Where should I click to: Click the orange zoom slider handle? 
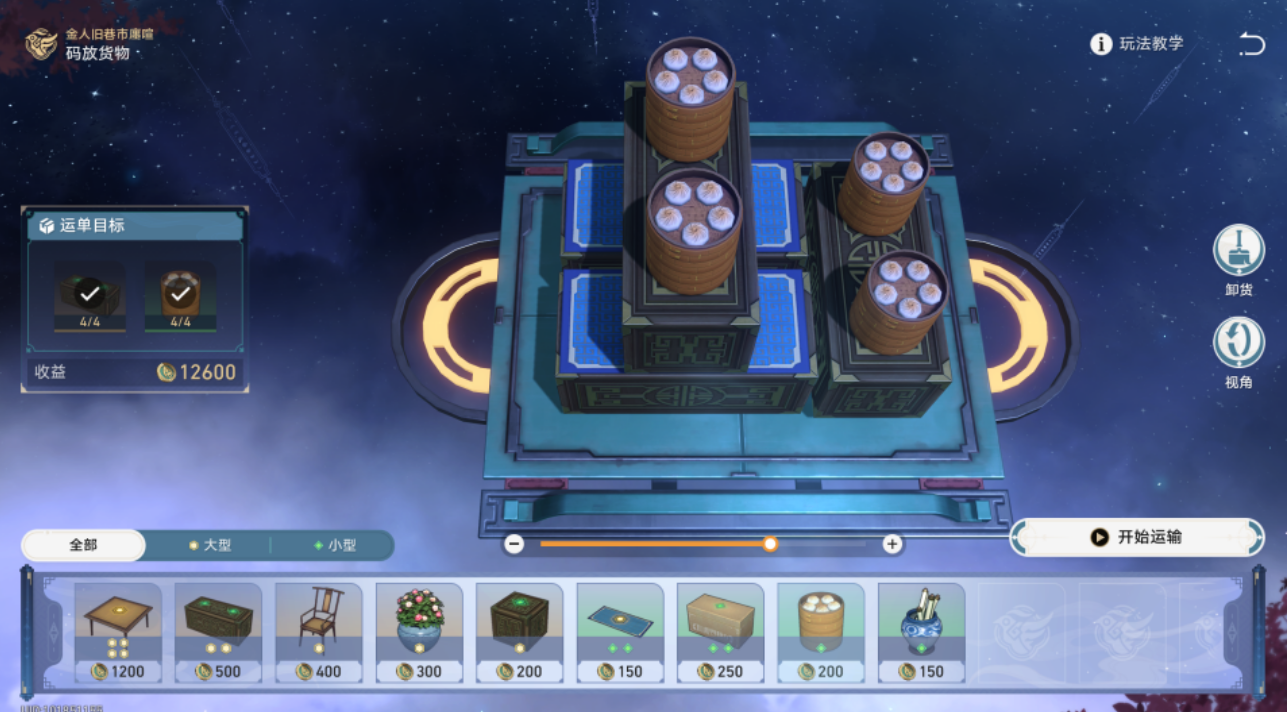point(770,544)
